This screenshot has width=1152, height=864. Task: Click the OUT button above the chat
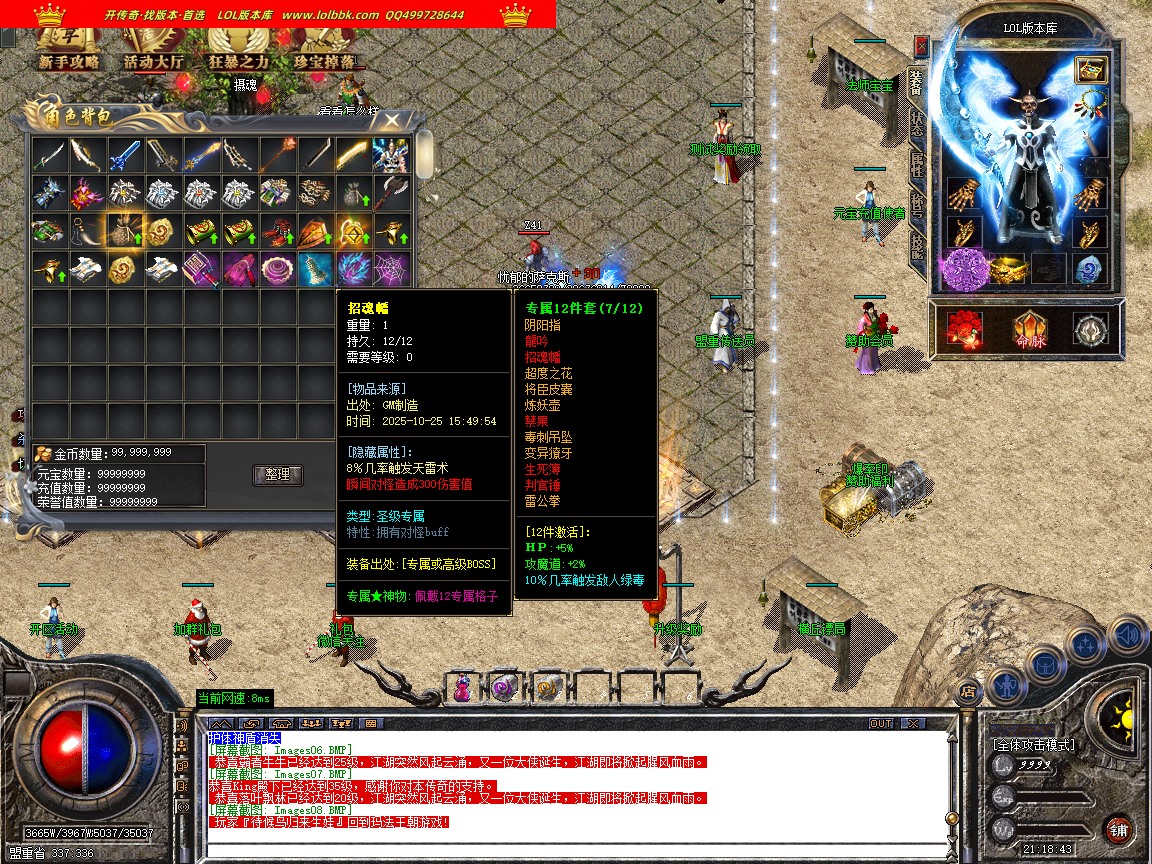pos(880,723)
